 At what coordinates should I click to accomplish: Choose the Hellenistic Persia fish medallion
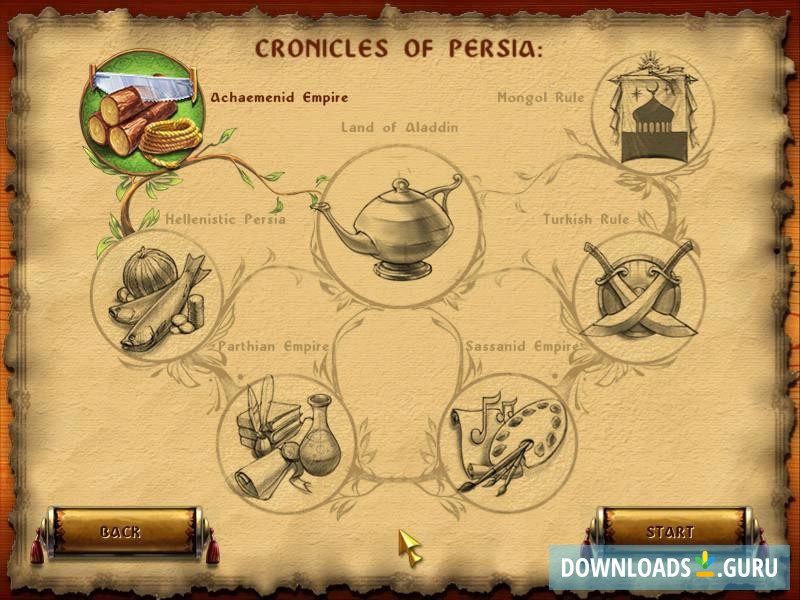point(157,297)
